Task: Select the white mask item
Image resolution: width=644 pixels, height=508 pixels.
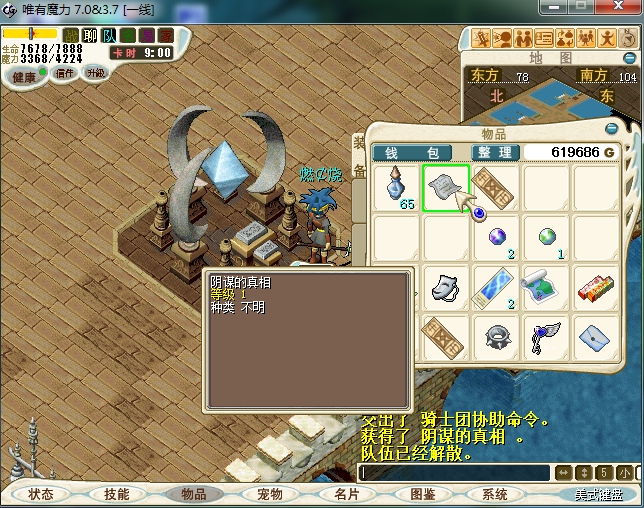Action: [445, 287]
